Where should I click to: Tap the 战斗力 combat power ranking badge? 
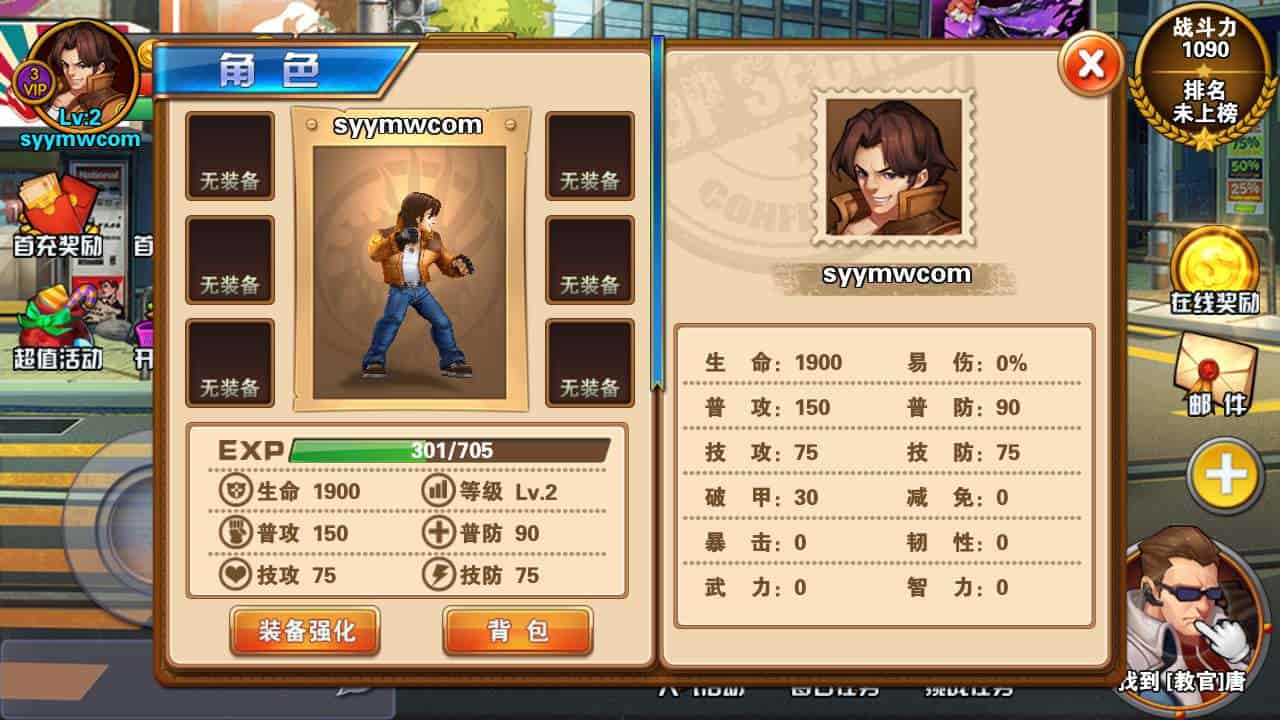click(1205, 75)
